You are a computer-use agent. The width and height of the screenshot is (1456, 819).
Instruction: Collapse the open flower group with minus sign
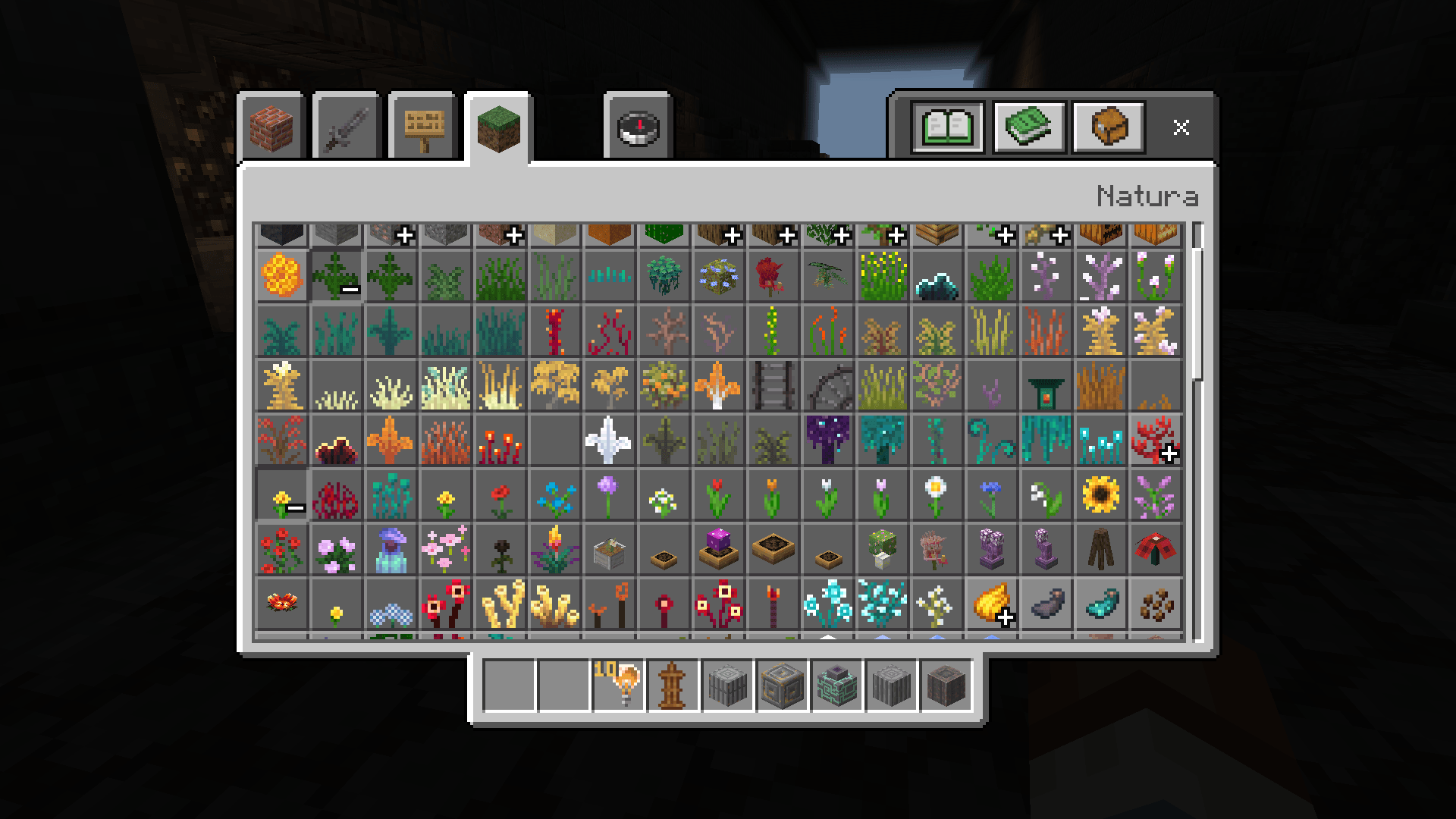tap(283, 497)
